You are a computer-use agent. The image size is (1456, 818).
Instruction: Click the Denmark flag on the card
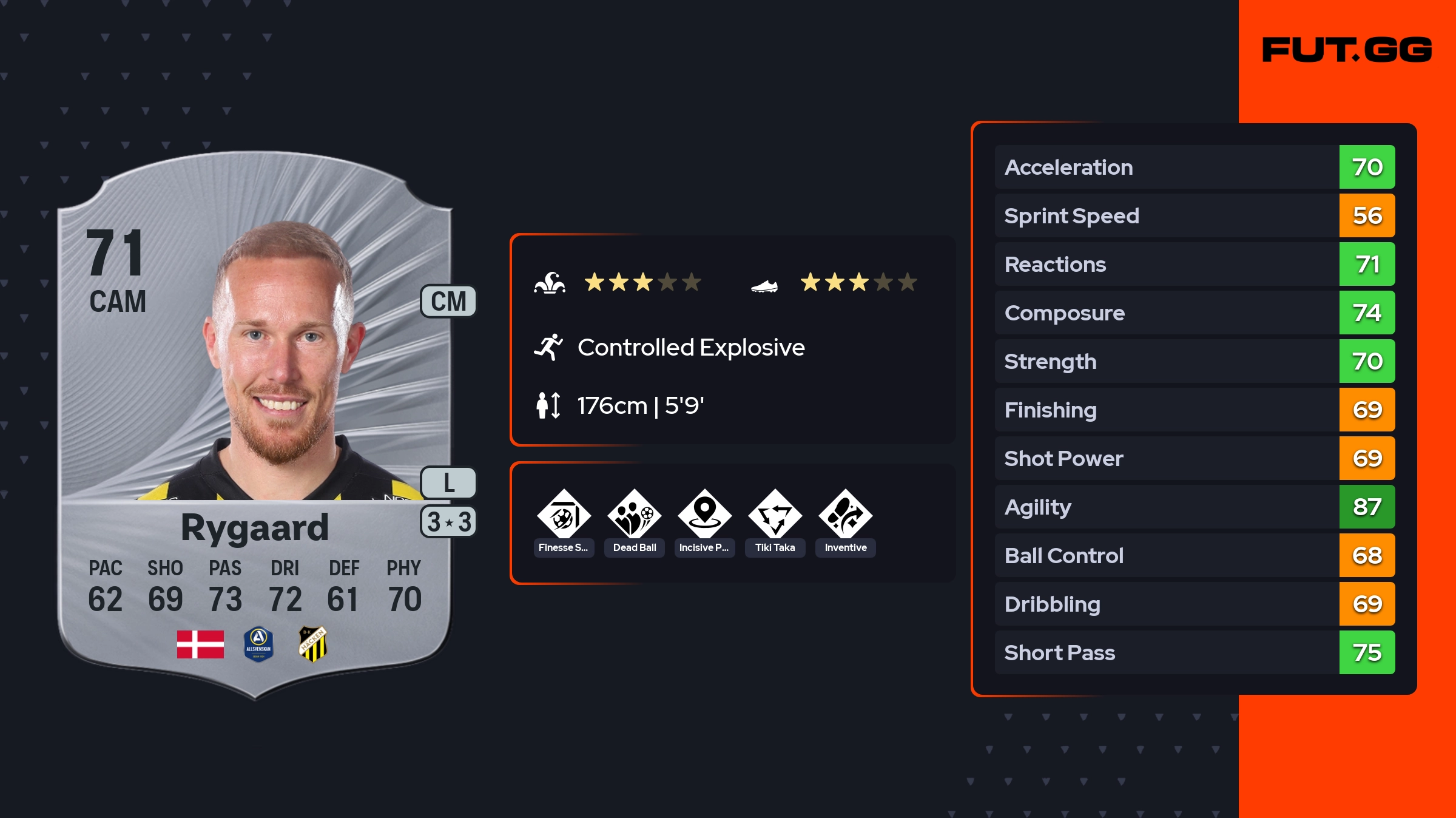(200, 644)
